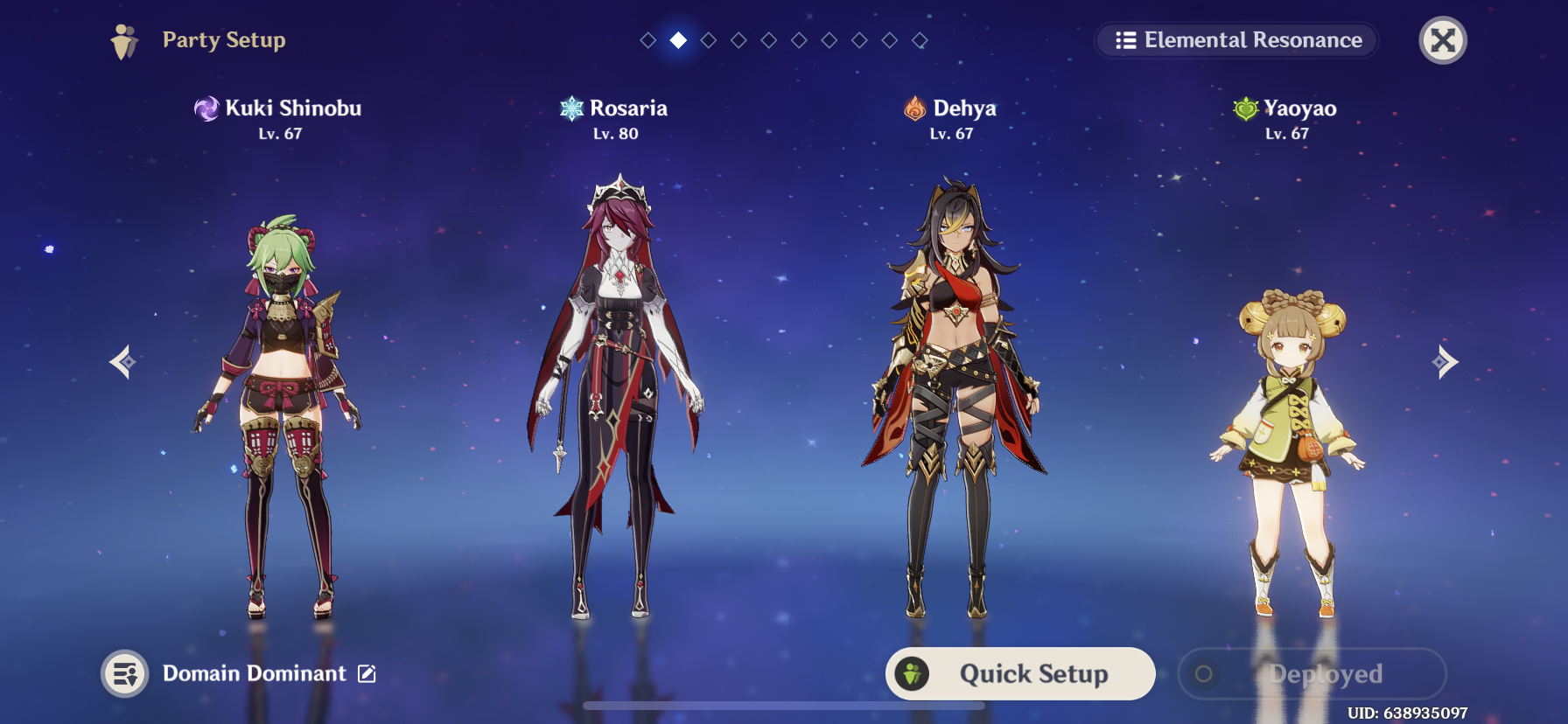Open the edit pencil next to Domain Dominant

[368, 673]
